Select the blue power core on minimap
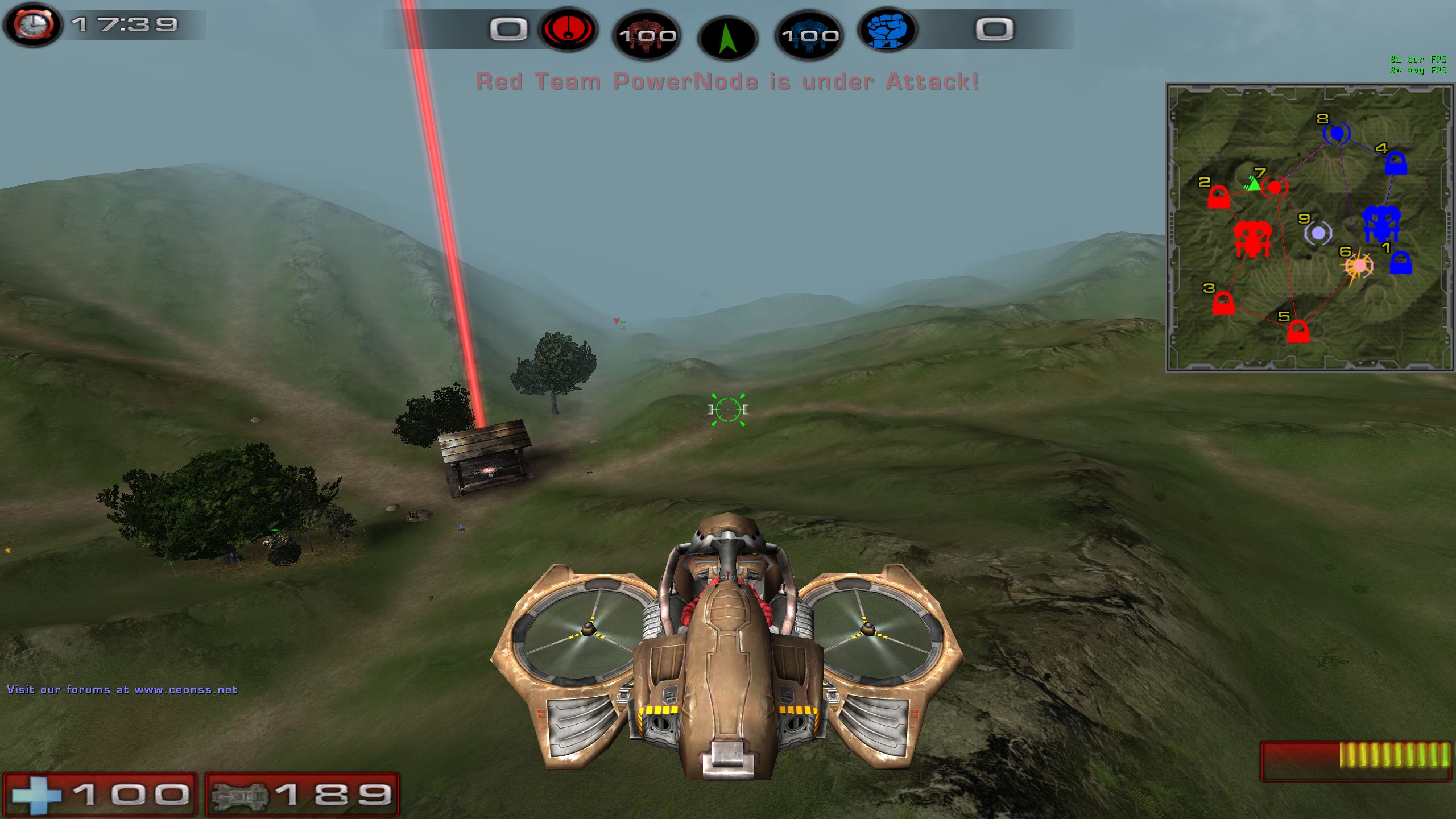This screenshot has height=819, width=1456. pos(1380,224)
